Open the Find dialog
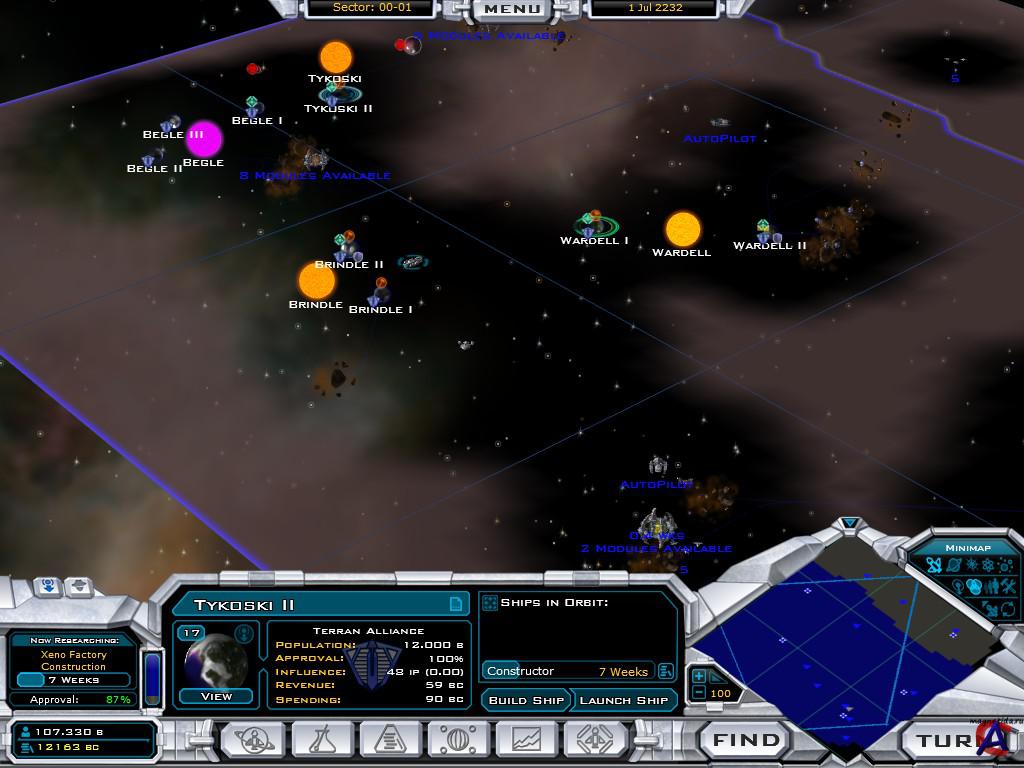Image resolution: width=1024 pixels, height=768 pixels. click(746, 741)
